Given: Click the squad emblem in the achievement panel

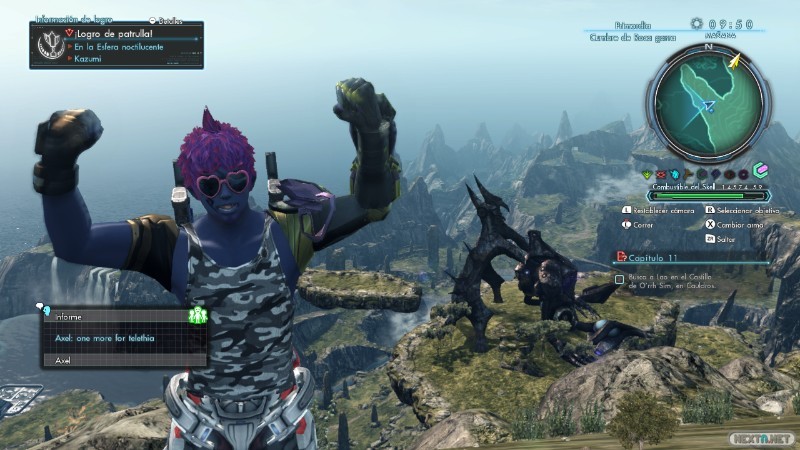Looking at the screenshot, I should 49,45.
